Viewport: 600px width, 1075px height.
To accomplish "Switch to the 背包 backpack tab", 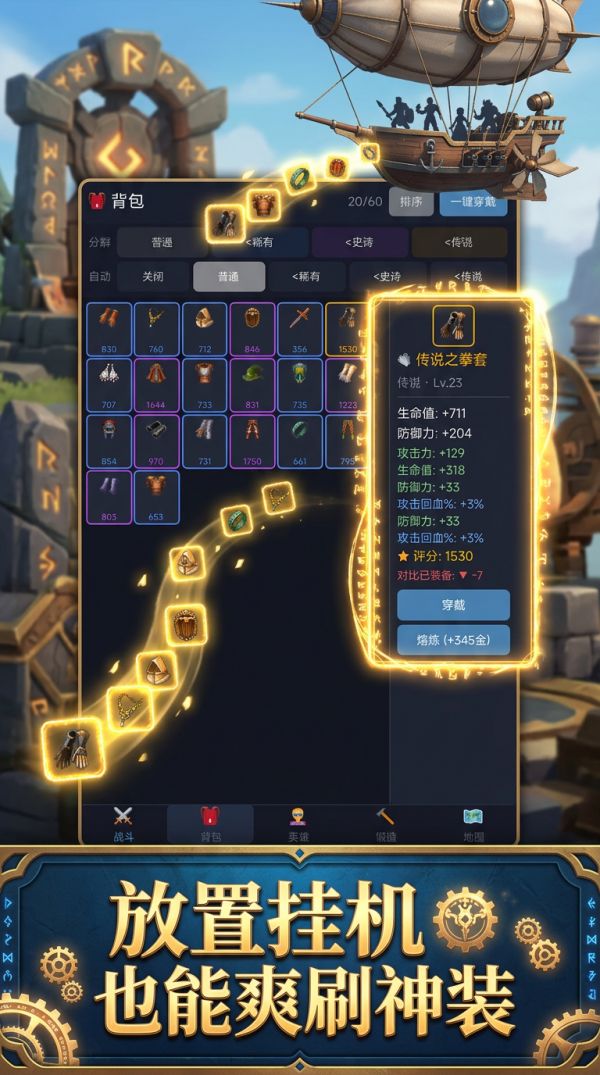I will tap(210, 824).
